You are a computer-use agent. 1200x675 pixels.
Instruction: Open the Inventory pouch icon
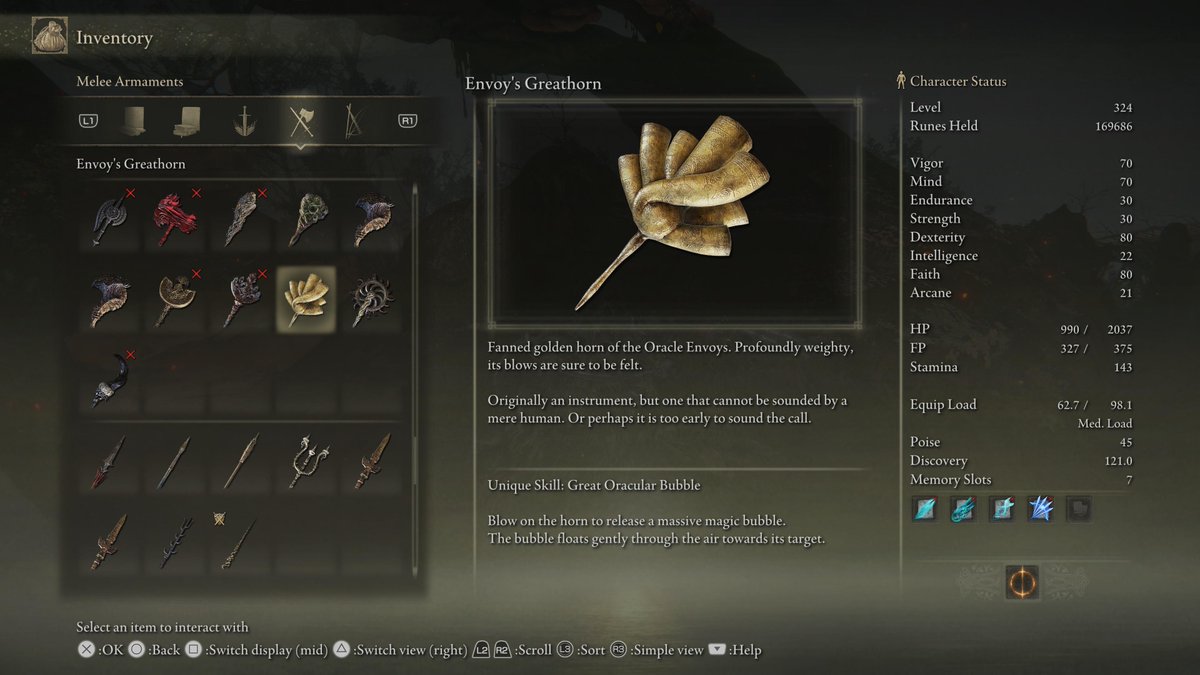49,38
